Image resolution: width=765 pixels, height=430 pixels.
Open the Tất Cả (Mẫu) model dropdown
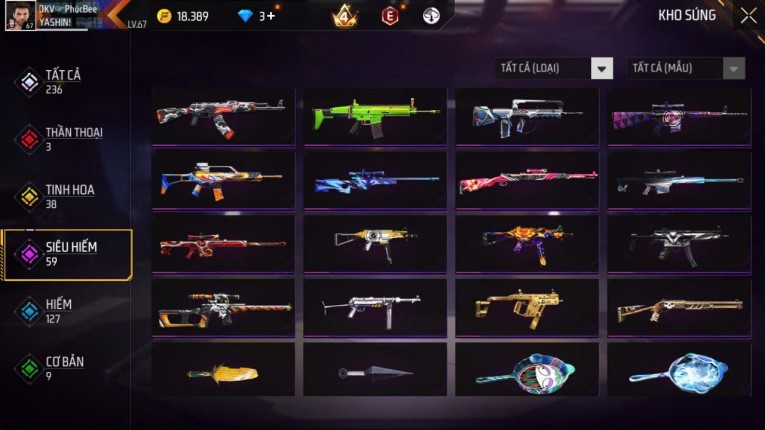[685, 68]
